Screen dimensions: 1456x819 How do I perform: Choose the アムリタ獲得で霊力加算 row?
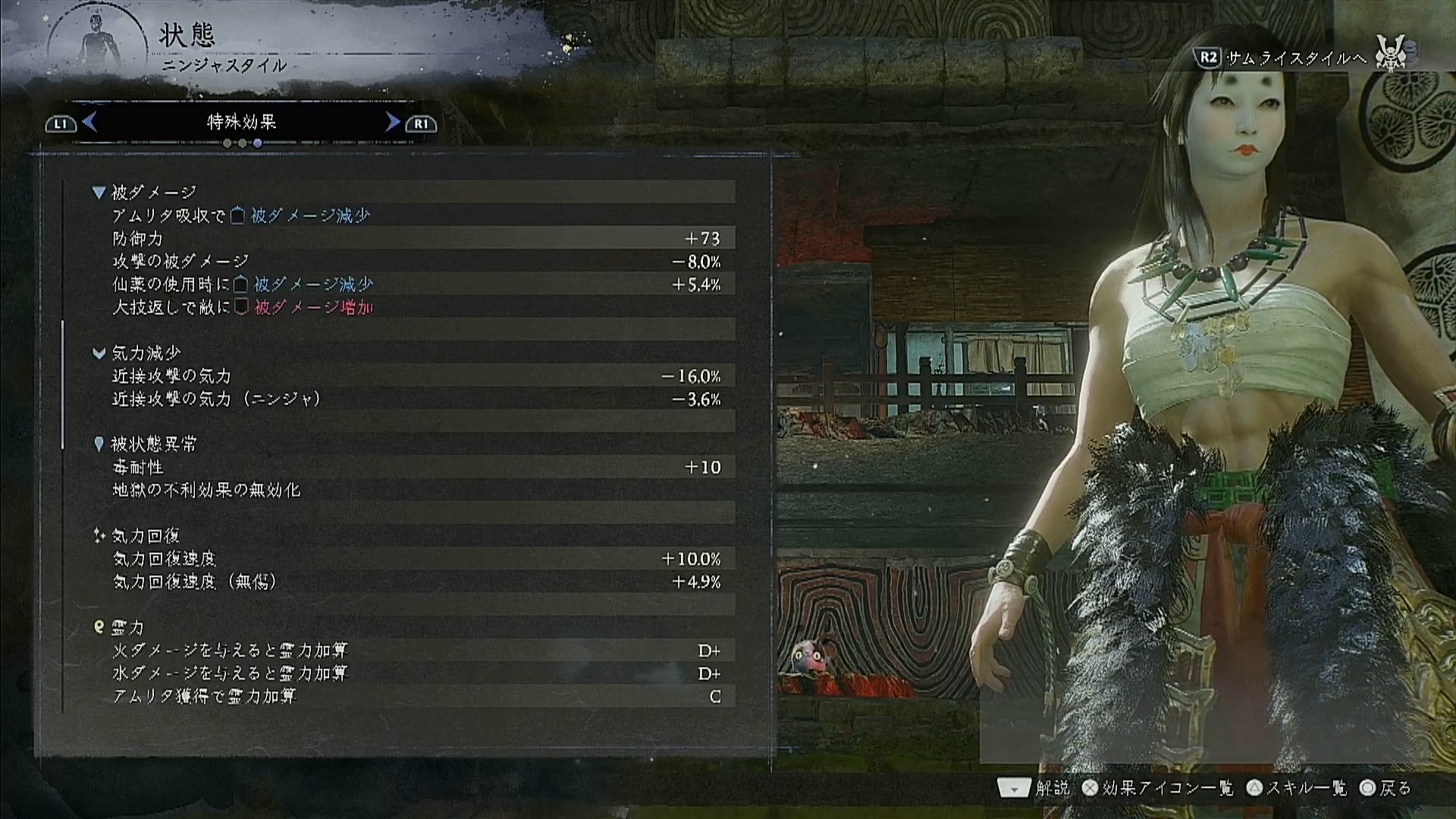[416, 696]
